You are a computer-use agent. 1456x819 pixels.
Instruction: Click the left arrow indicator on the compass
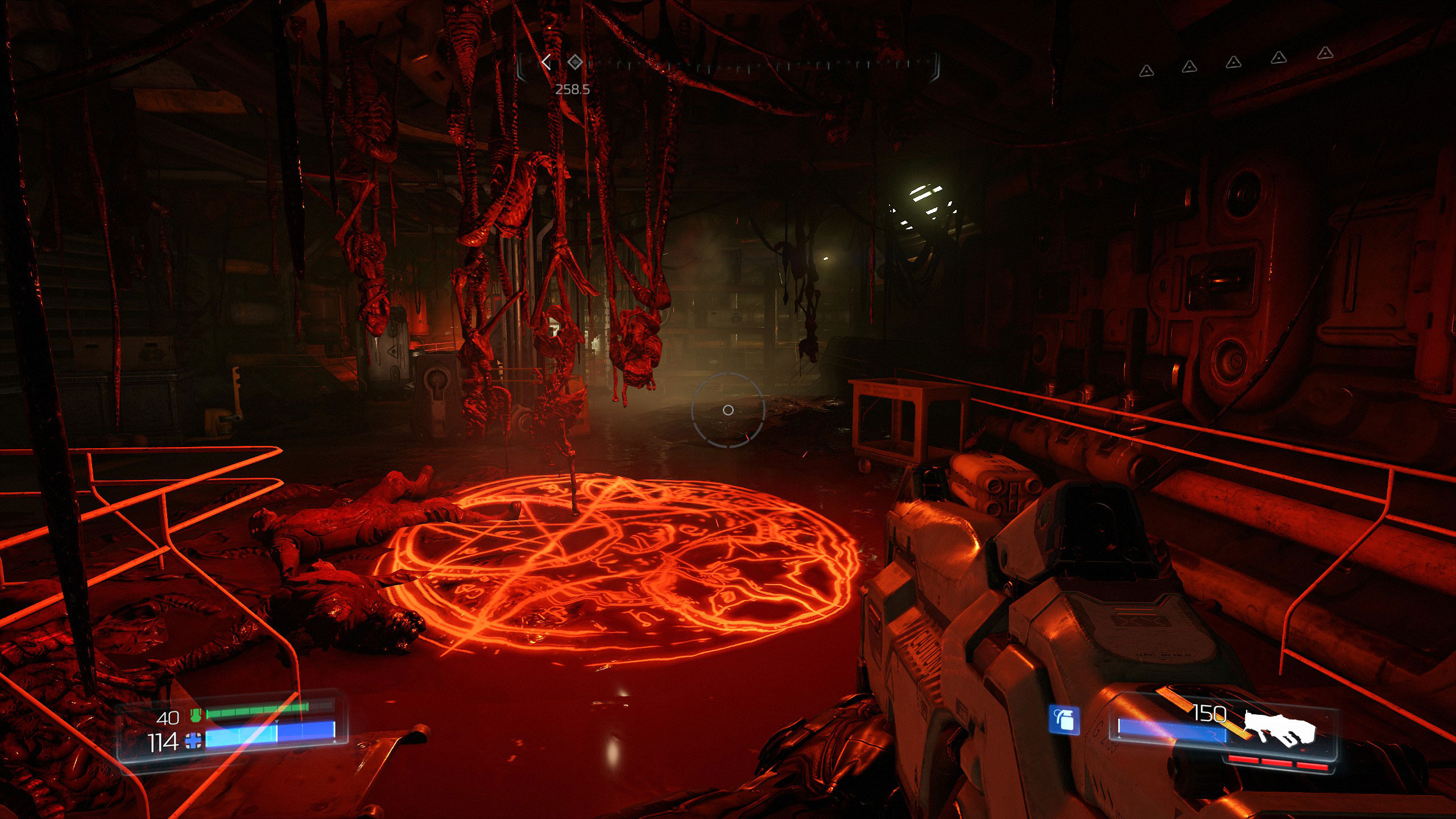(x=547, y=62)
